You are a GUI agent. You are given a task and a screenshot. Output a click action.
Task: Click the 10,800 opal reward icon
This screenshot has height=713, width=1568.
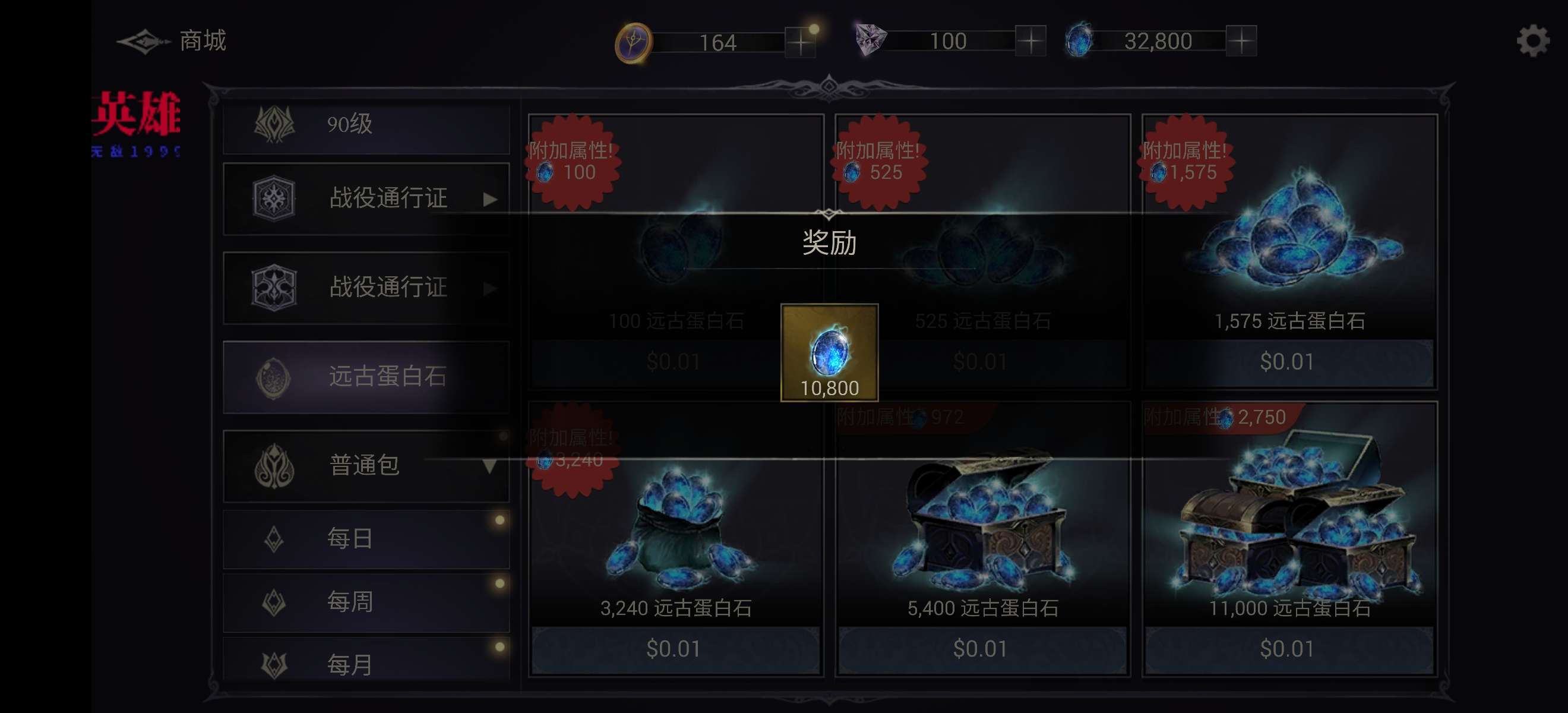829,352
